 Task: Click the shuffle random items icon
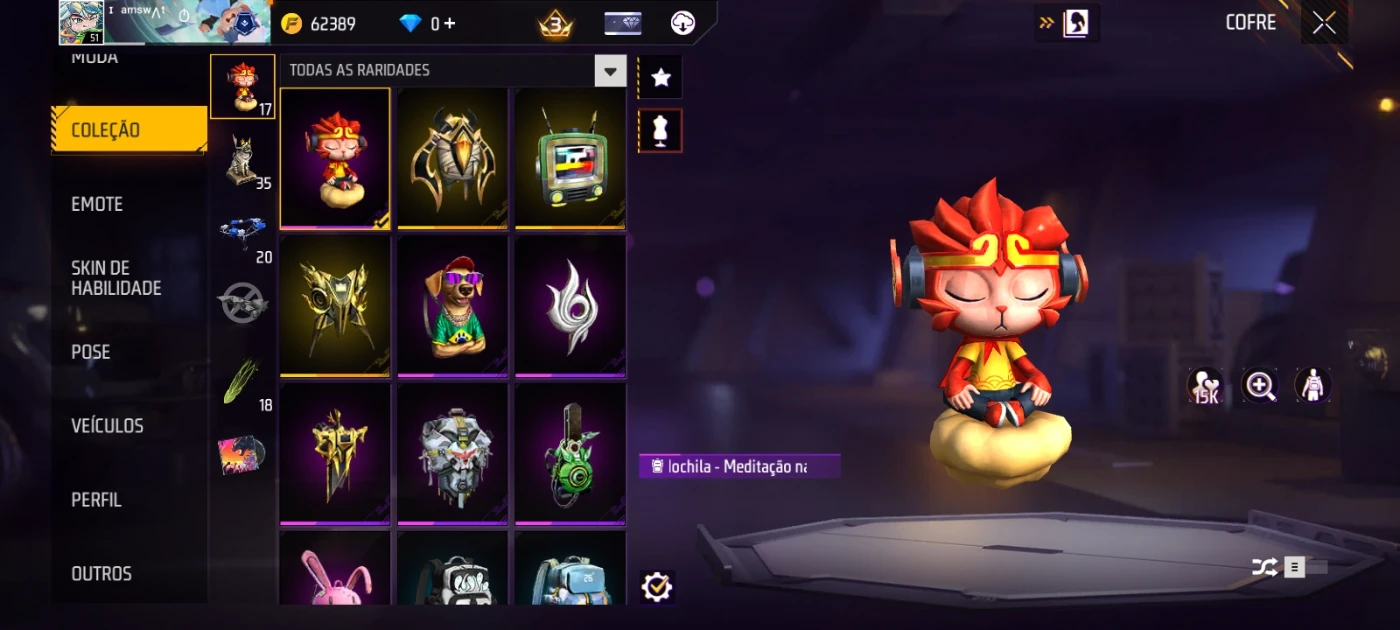[x=1264, y=568]
